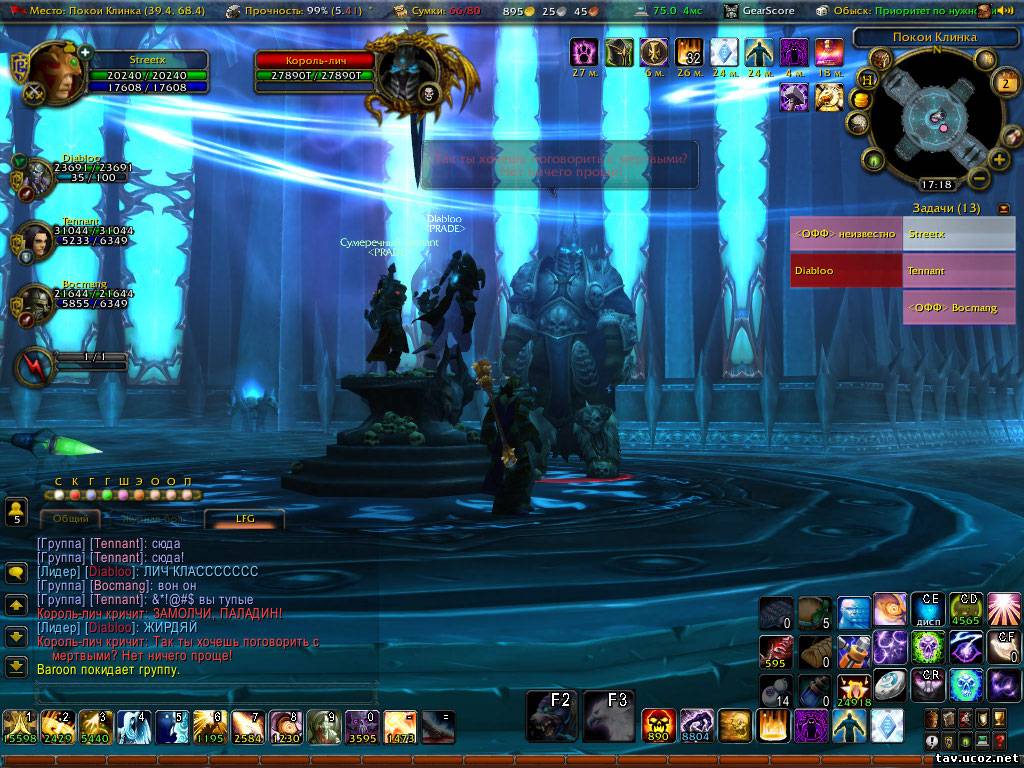This screenshot has height=768, width=1024.
Task: Select the Bocmang raid frame cell
Action: click(958, 308)
